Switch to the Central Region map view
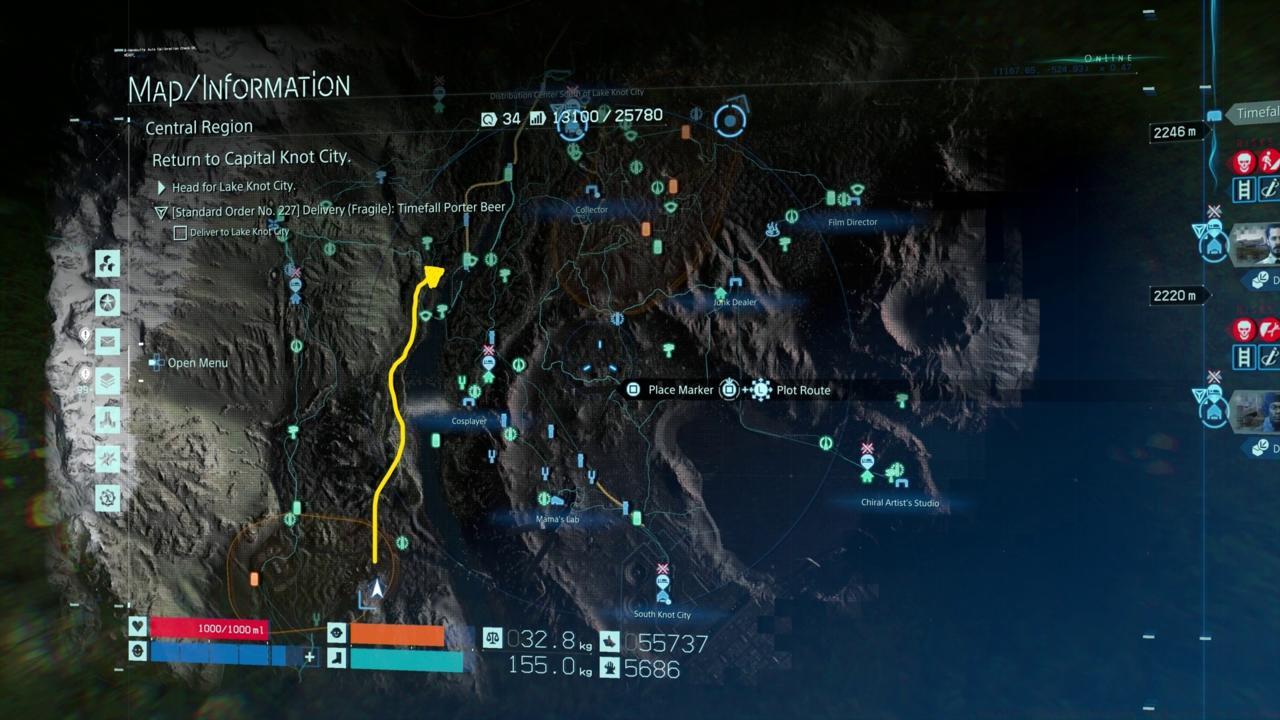Image resolution: width=1280 pixels, height=720 pixels. click(x=197, y=127)
